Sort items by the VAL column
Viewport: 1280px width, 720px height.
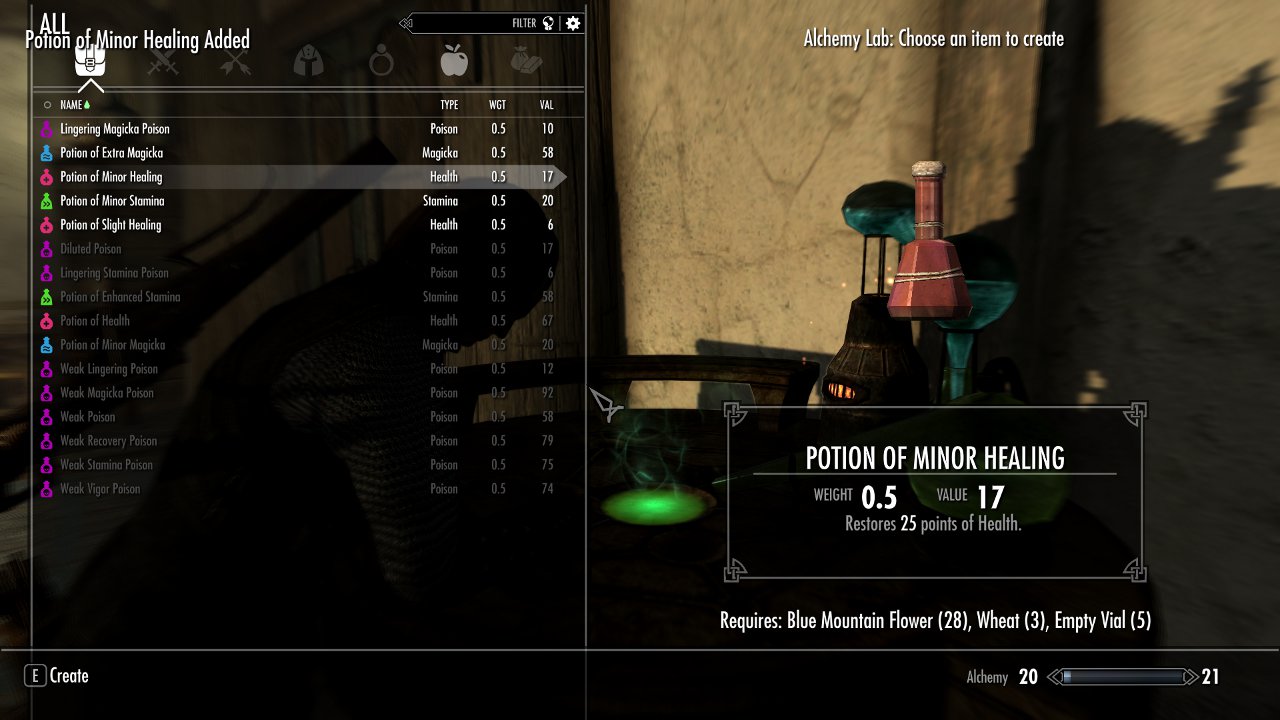click(546, 105)
